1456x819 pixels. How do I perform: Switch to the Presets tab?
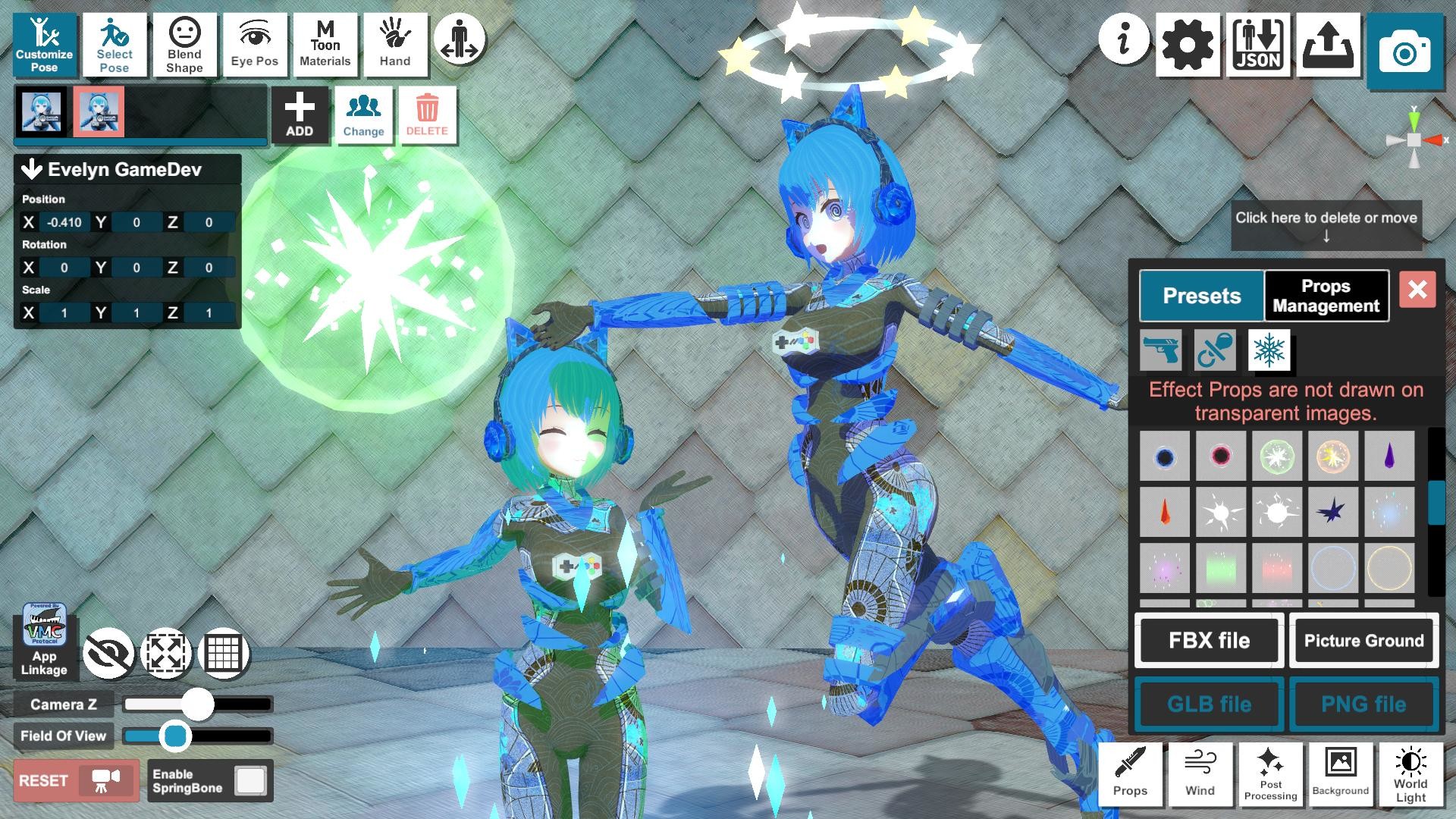(1200, 296)
